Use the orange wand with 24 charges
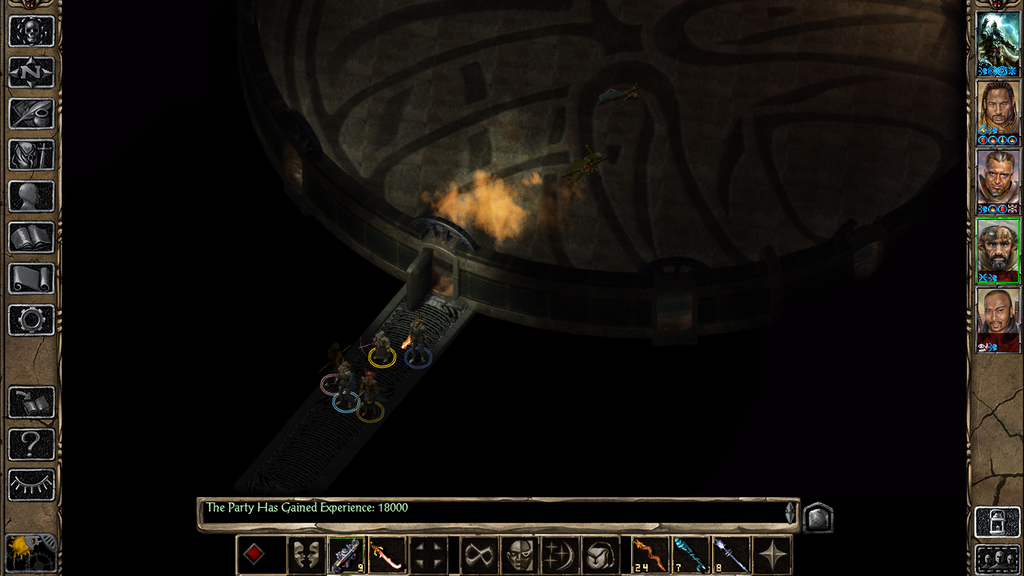 [649, 555]
